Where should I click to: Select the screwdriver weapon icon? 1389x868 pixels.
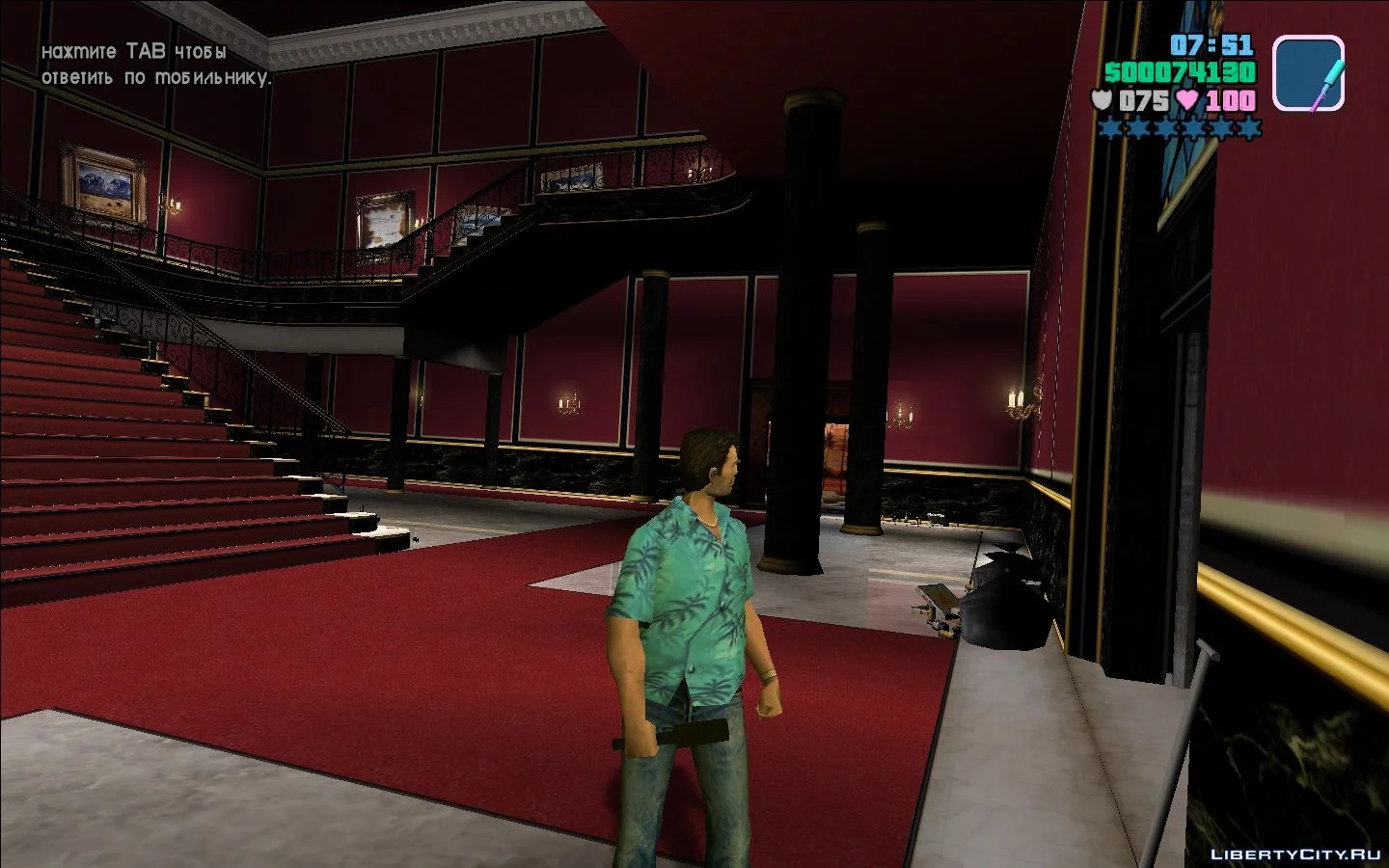pyautogui.click(x=1308, y=73)
